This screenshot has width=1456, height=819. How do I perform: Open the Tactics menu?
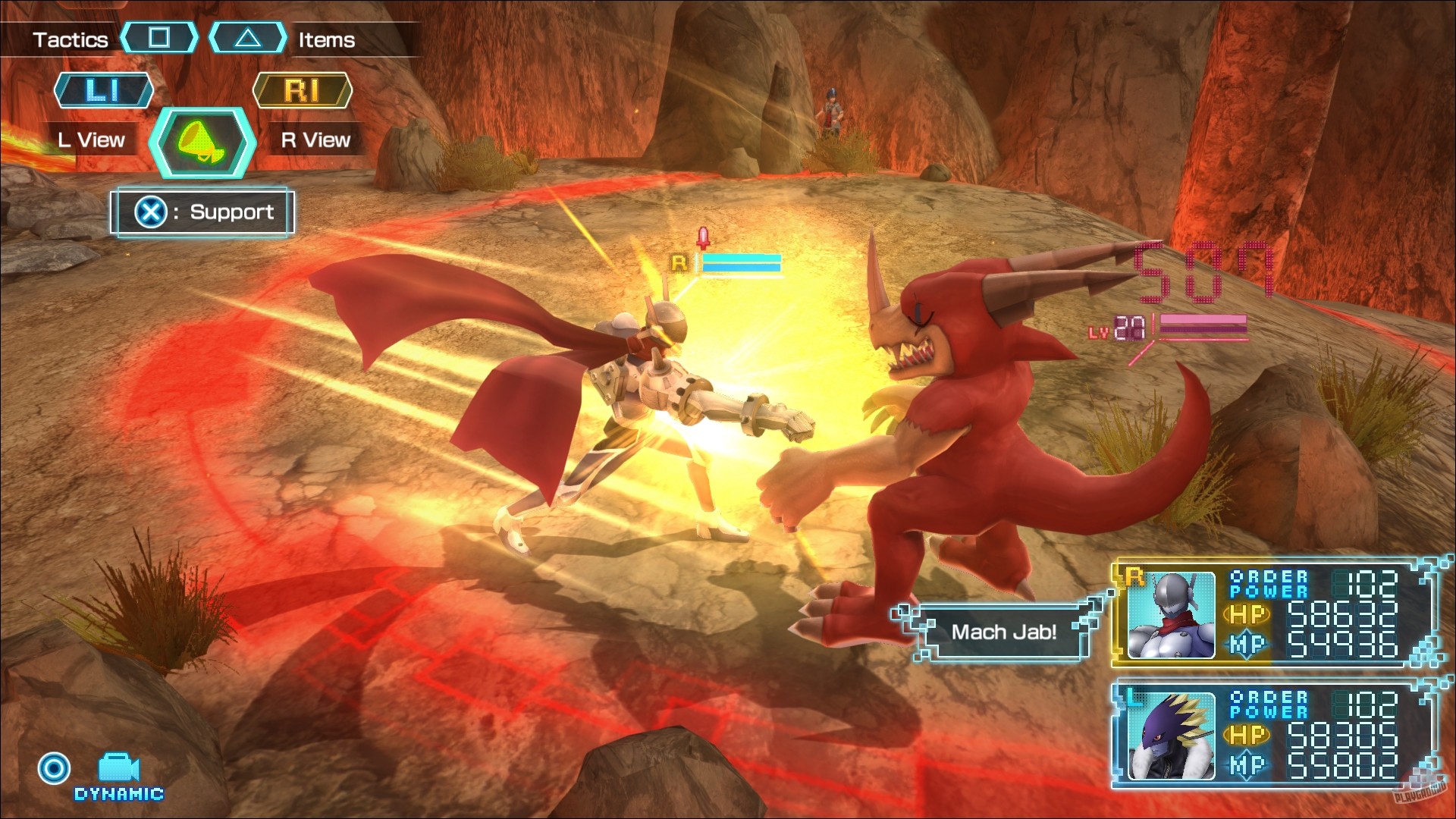point(71,39)
